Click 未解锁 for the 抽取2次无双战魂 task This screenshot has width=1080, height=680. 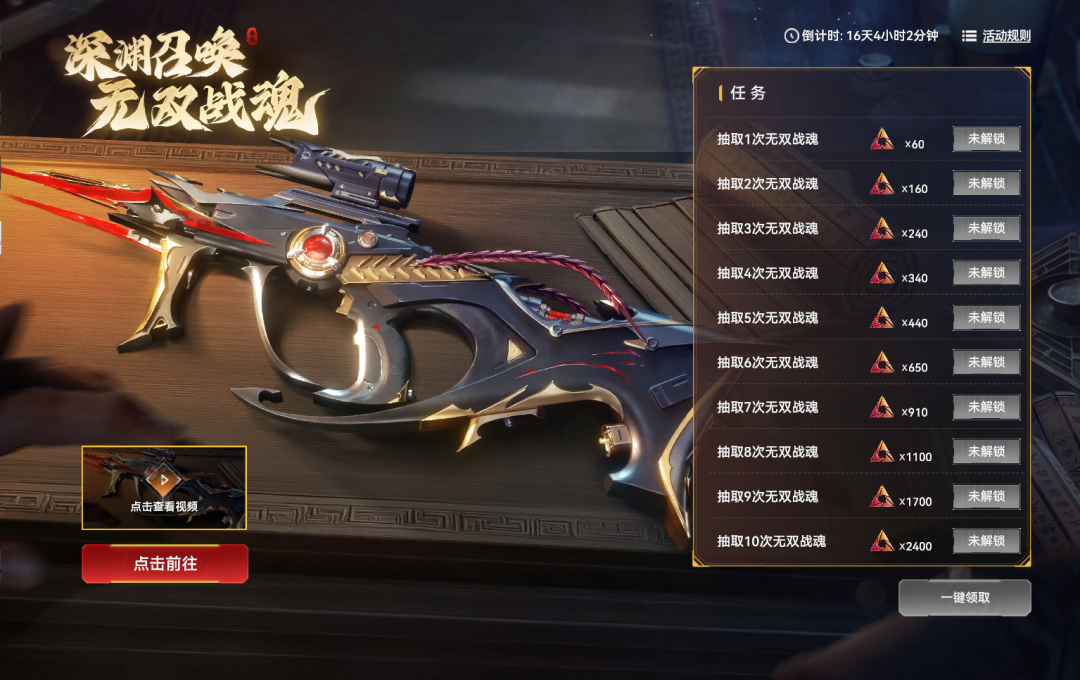click(x=986, y=184)
